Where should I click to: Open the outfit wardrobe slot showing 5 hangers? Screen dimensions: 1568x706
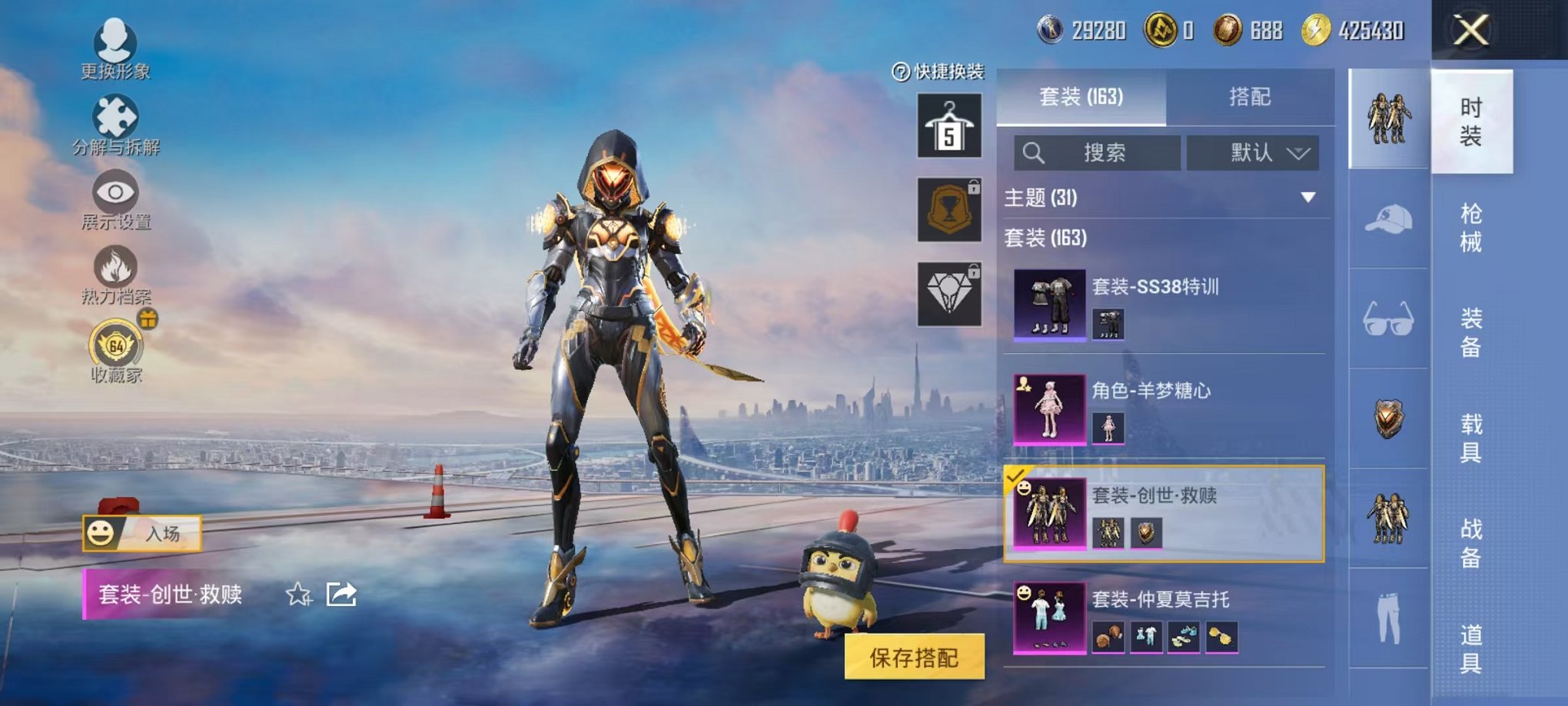[x=948, y=125]
